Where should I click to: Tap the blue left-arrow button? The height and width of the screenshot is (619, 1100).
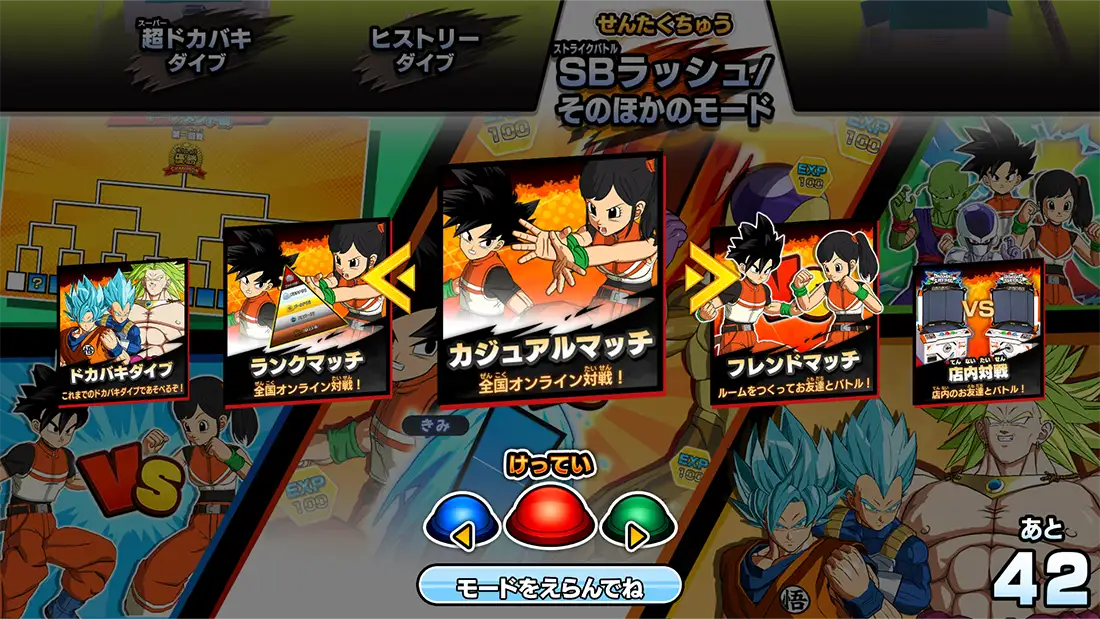[x=463, y=523]
